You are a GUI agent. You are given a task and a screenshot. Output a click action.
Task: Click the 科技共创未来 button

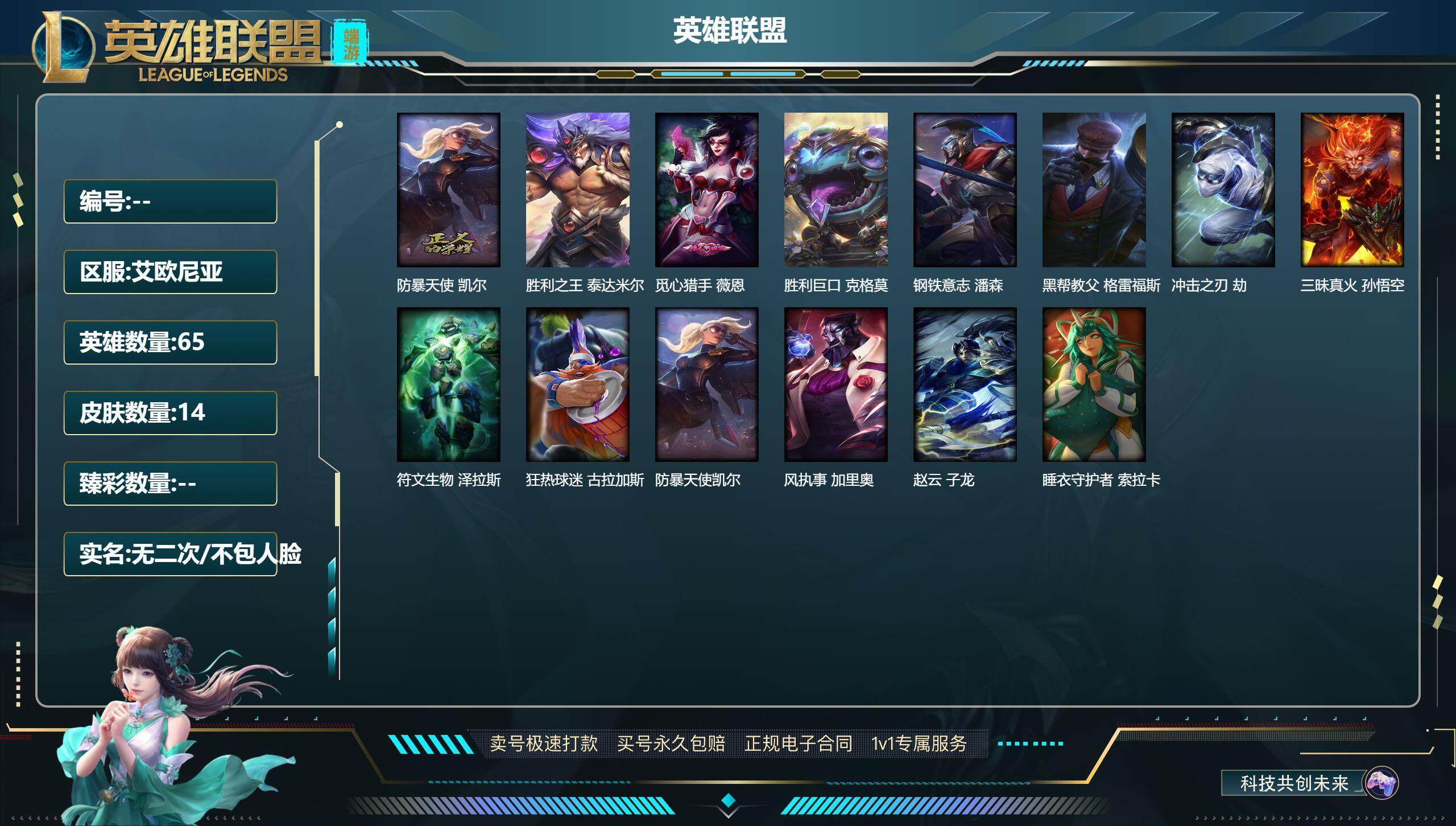click(x=1294, y=783)
